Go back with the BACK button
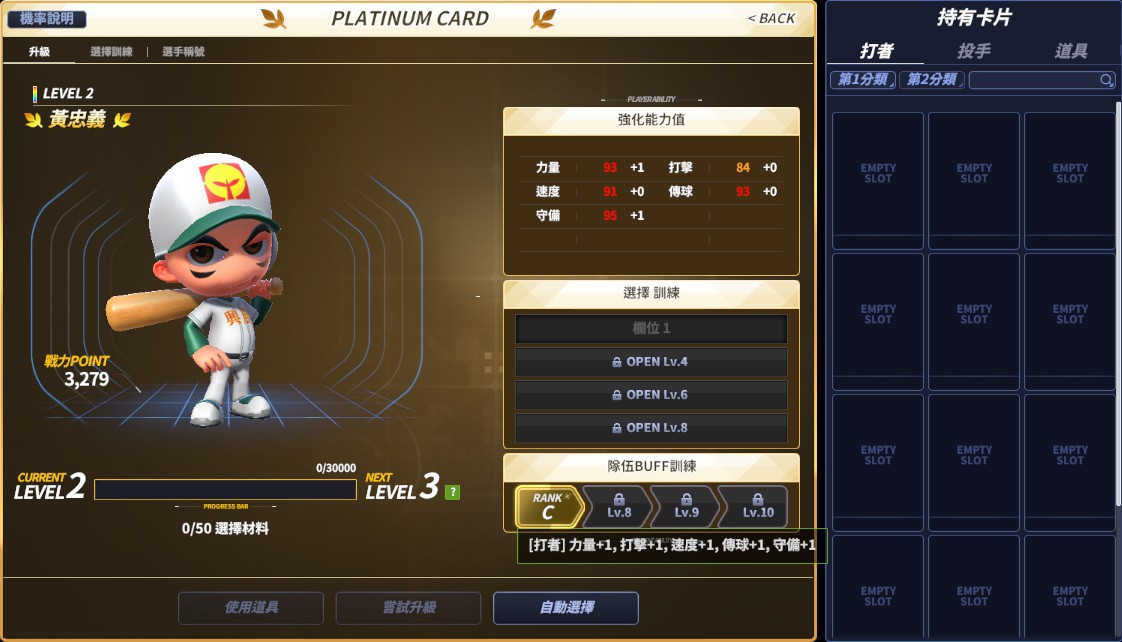Viewport: 1122px width, 642px height. coord(771,18)
